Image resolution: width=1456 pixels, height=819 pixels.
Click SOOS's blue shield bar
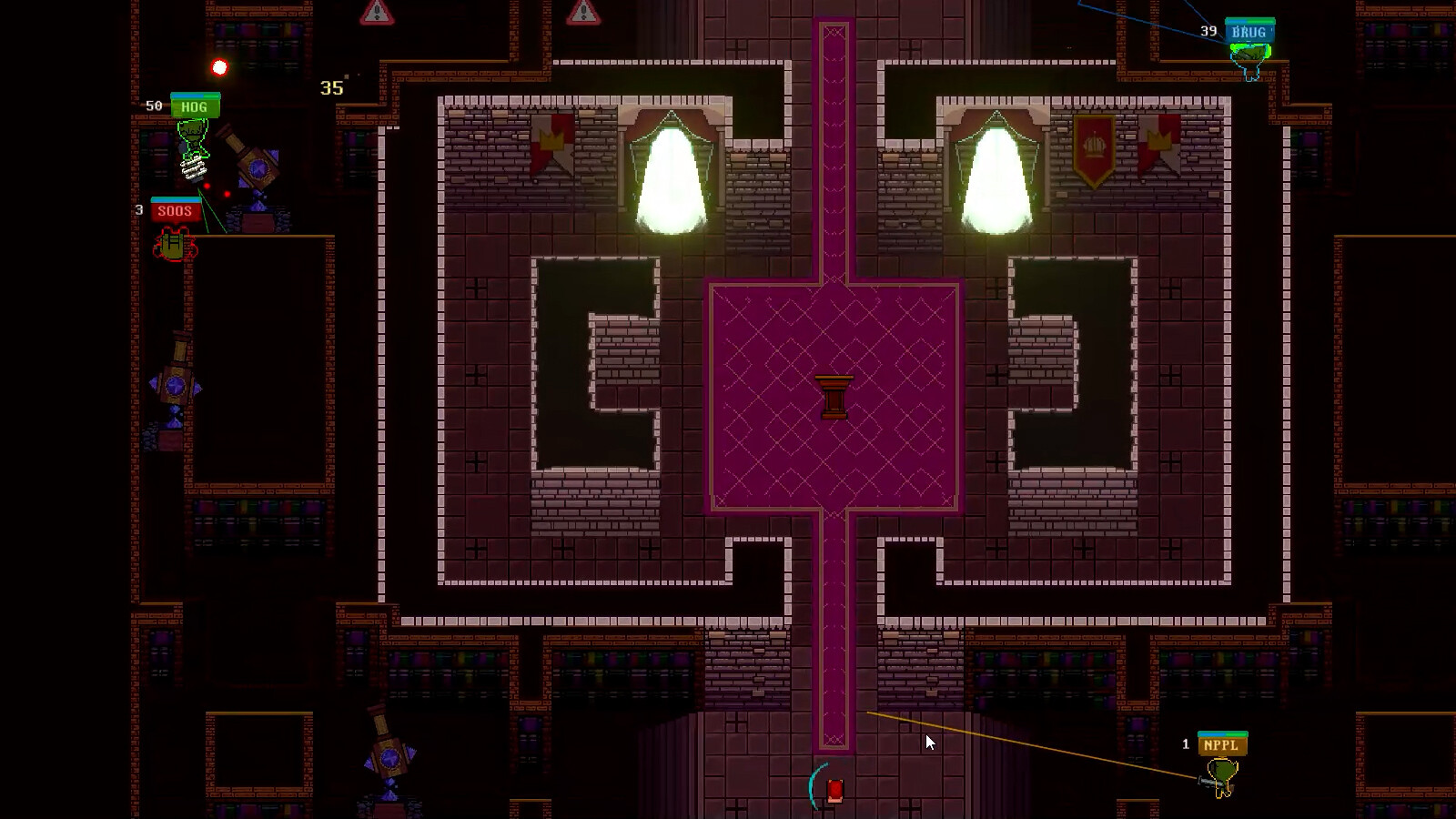coord(176,199)
